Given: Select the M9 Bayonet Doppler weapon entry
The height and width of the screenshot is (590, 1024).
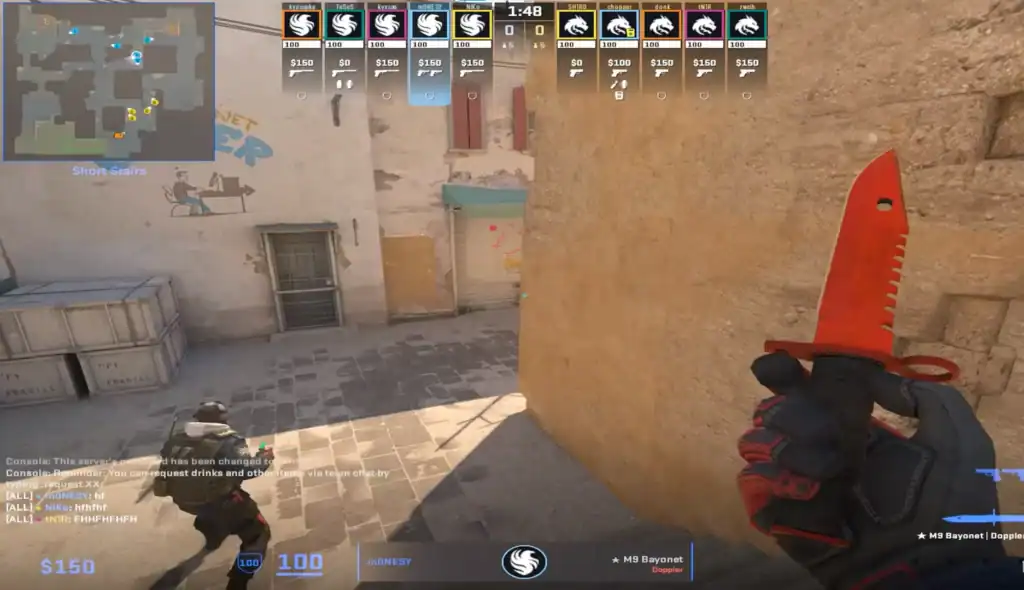Looking at the screenshot, I should coord(969,535).
